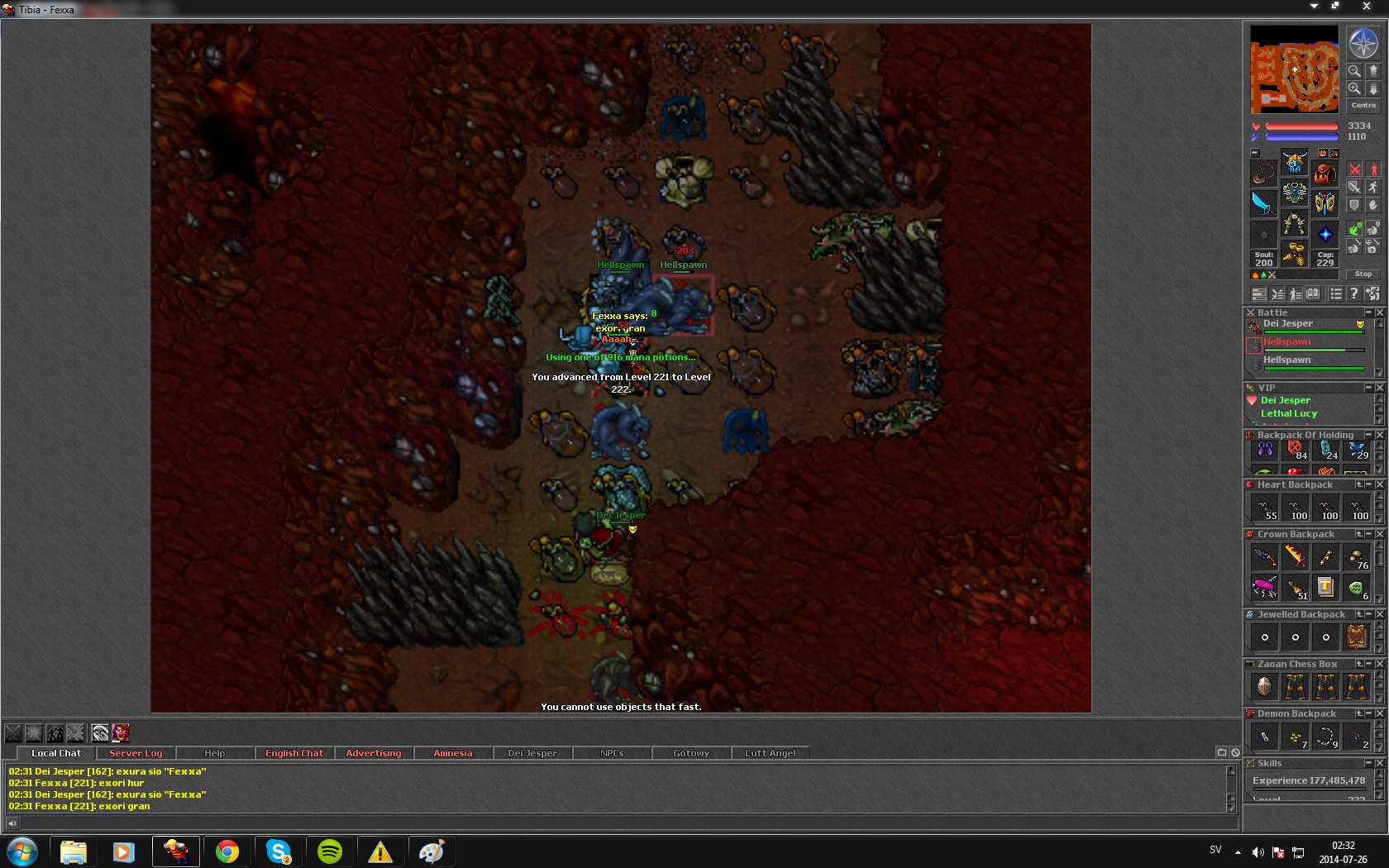Screen dimensions: 1389x868
Task: Switch to the Advertising channel tab
Action: 373,753
